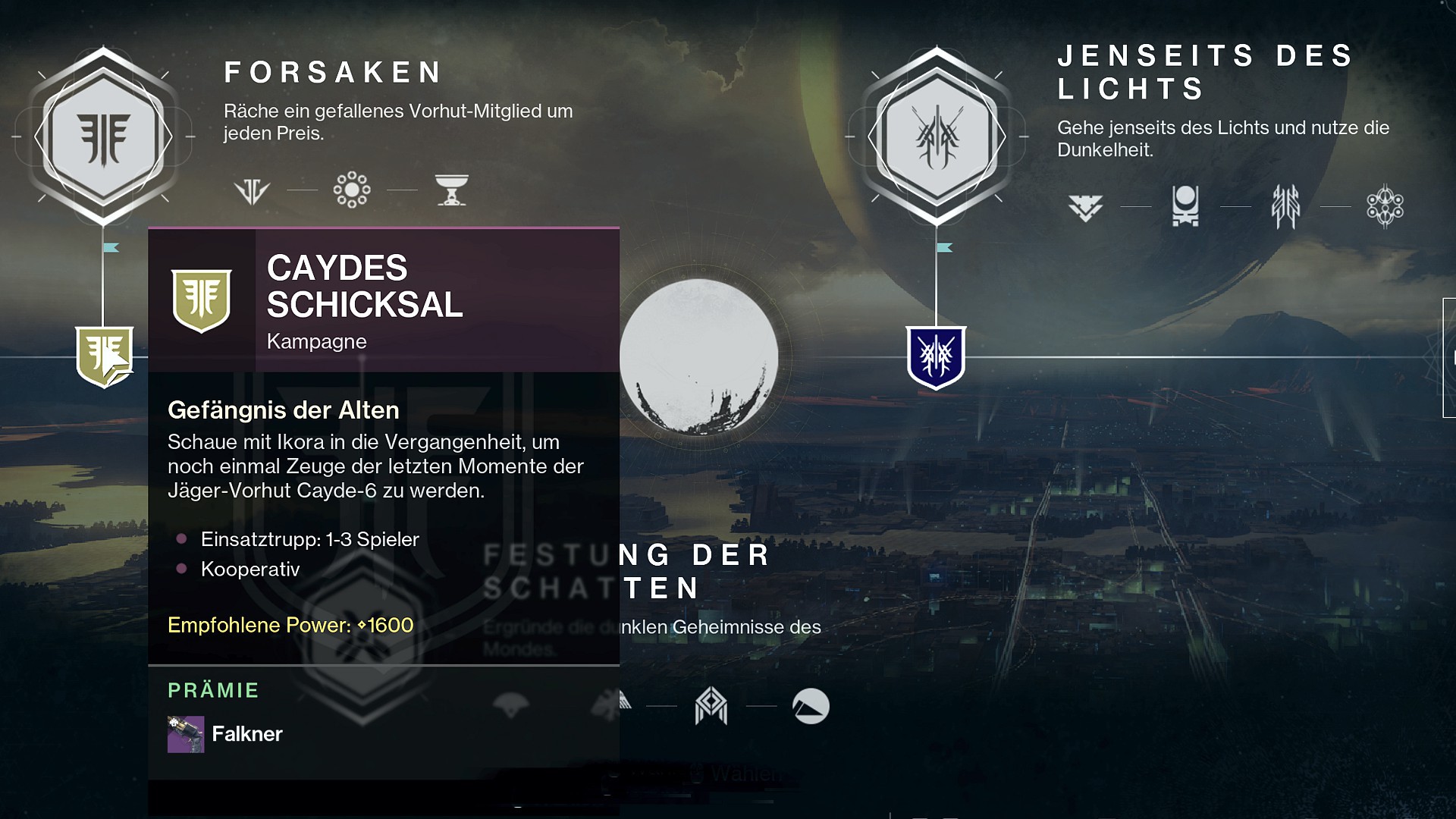Click the winged emblem under Forsaken
Screen dimensions: 1456x819
point(252,190)
